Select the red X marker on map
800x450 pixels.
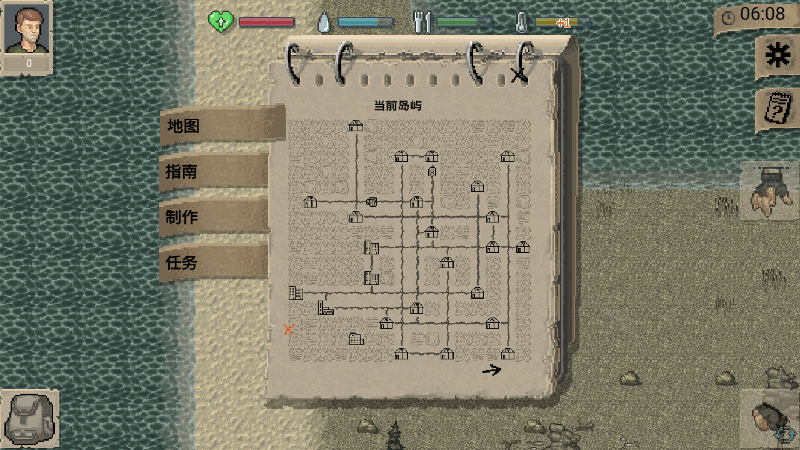click(290, 329)
